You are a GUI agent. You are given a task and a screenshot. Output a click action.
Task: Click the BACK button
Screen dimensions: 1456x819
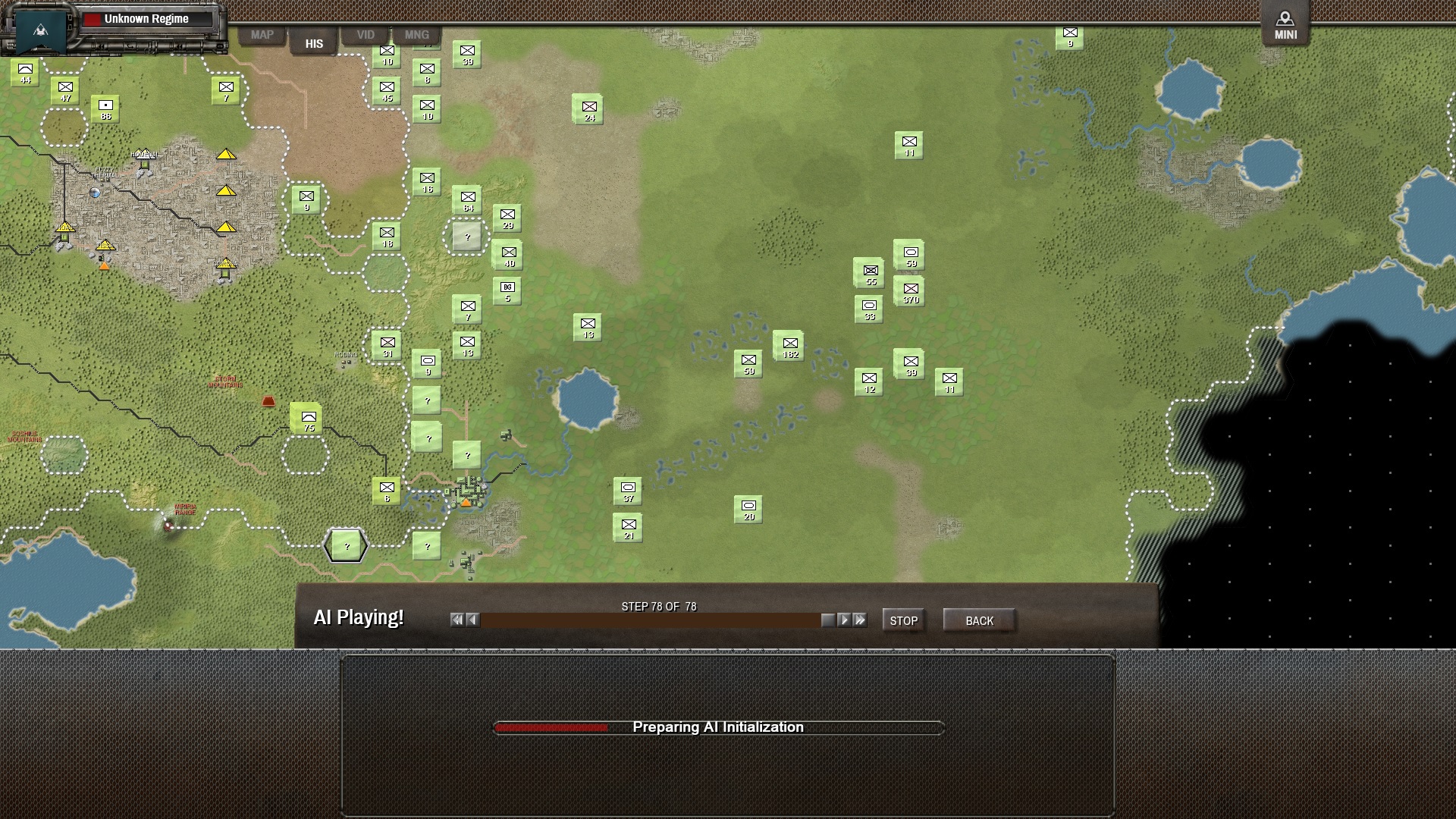979,620
